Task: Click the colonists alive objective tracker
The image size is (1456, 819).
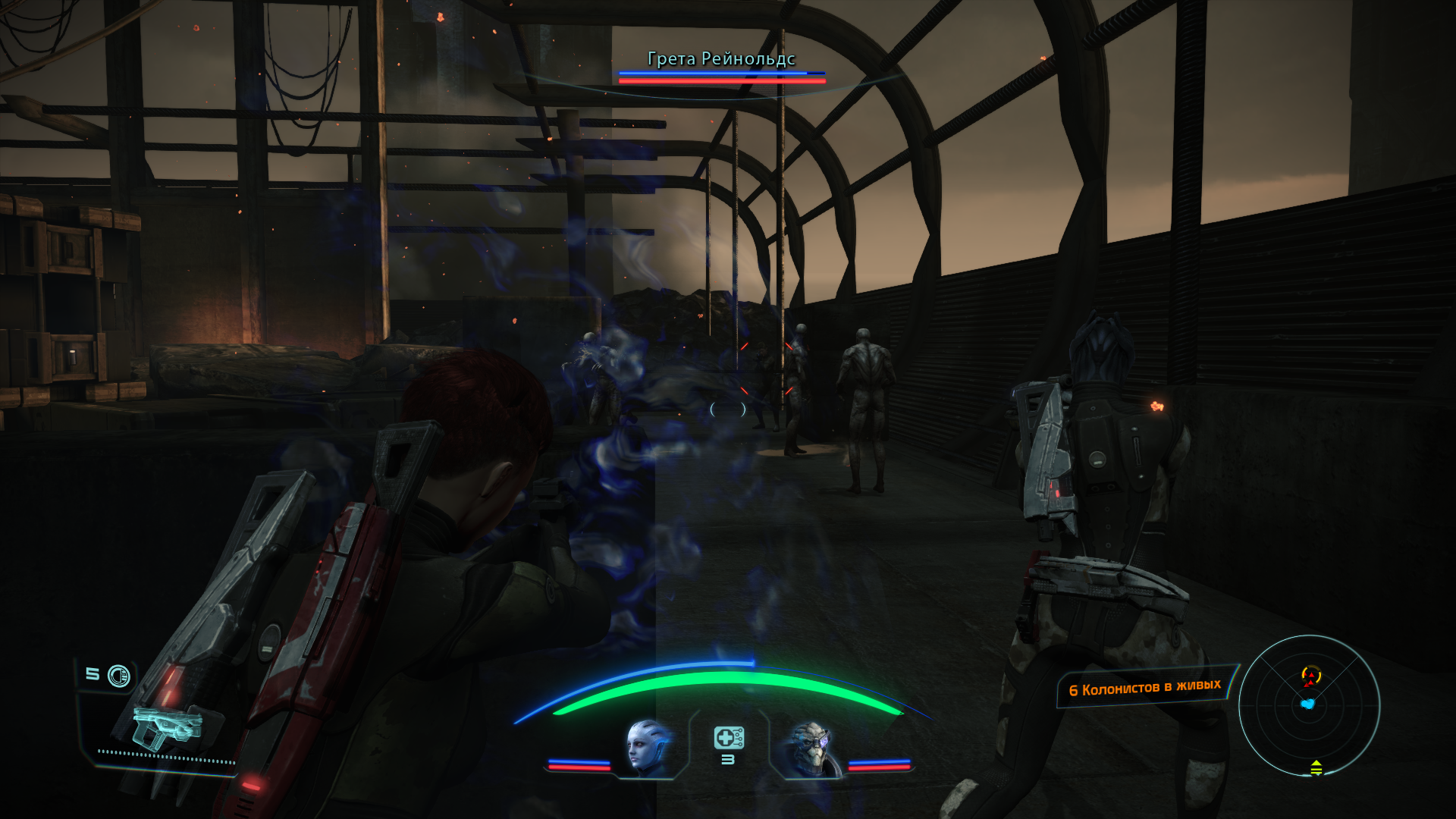Action: (x=1144, y=689)
